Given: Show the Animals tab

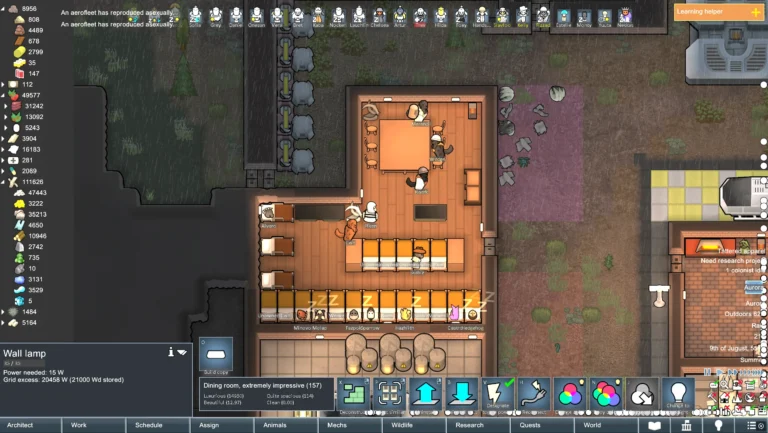Looking at the screenshot, I should [275, 425].
